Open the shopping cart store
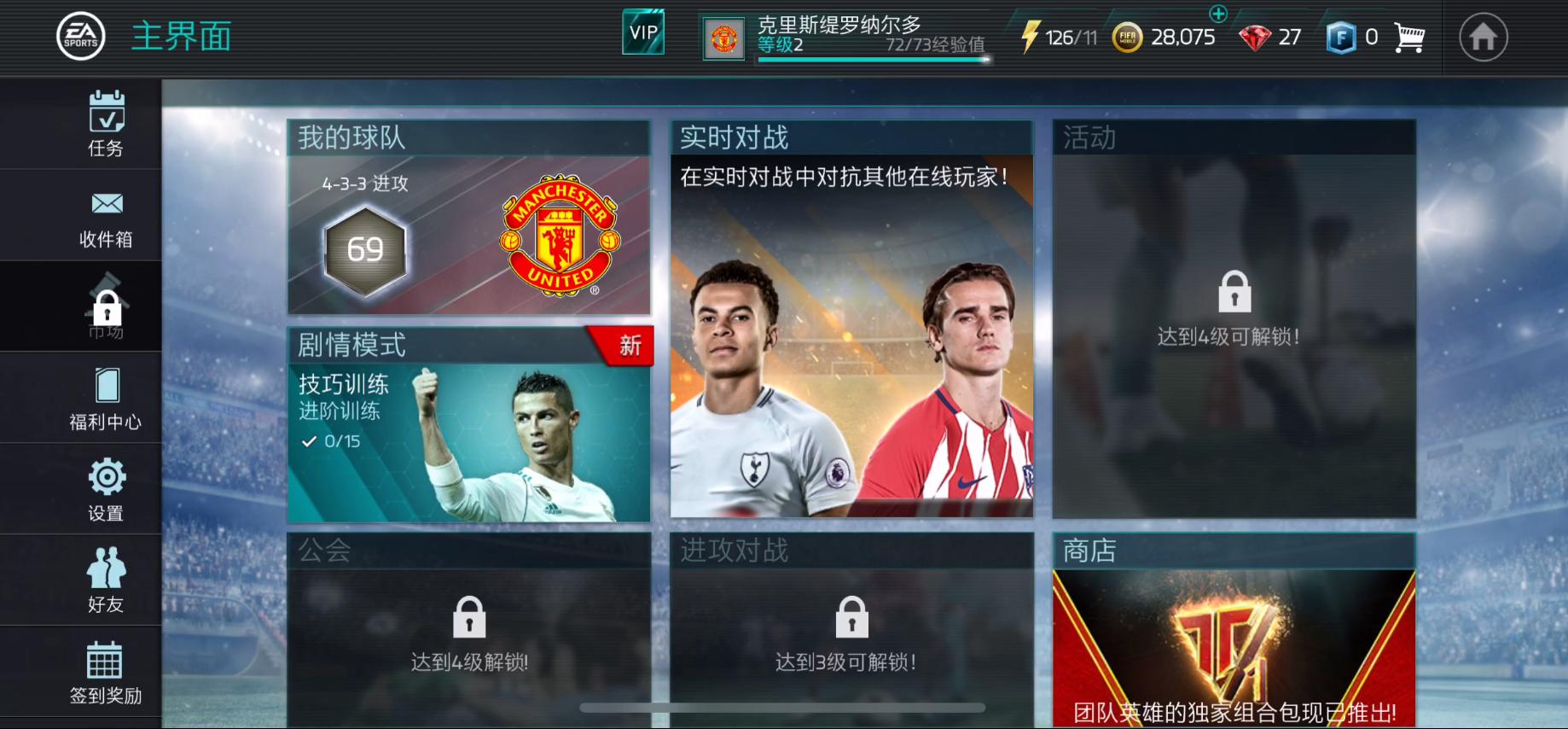This screenshot has width=1568, height=729. 1409,37
